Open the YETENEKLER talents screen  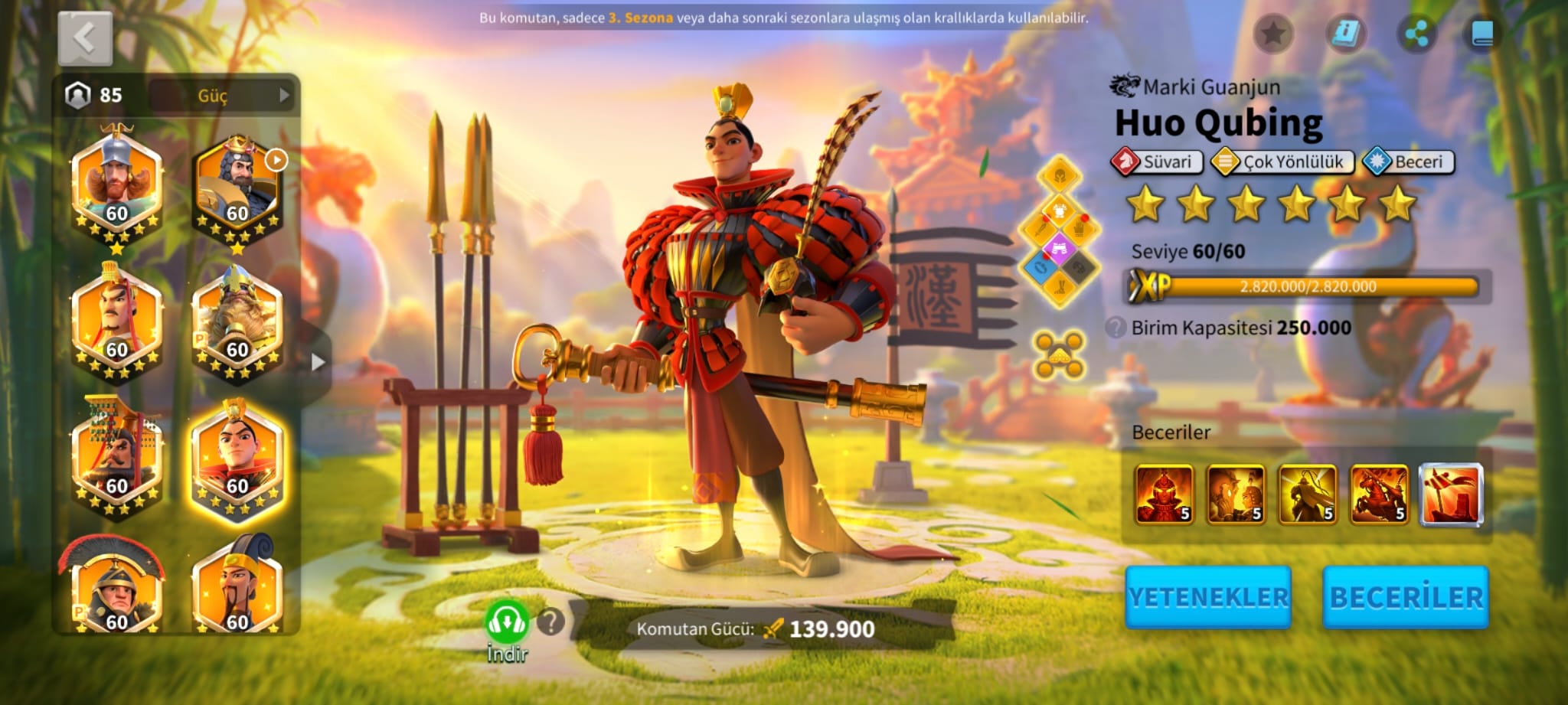[1208, 597]
